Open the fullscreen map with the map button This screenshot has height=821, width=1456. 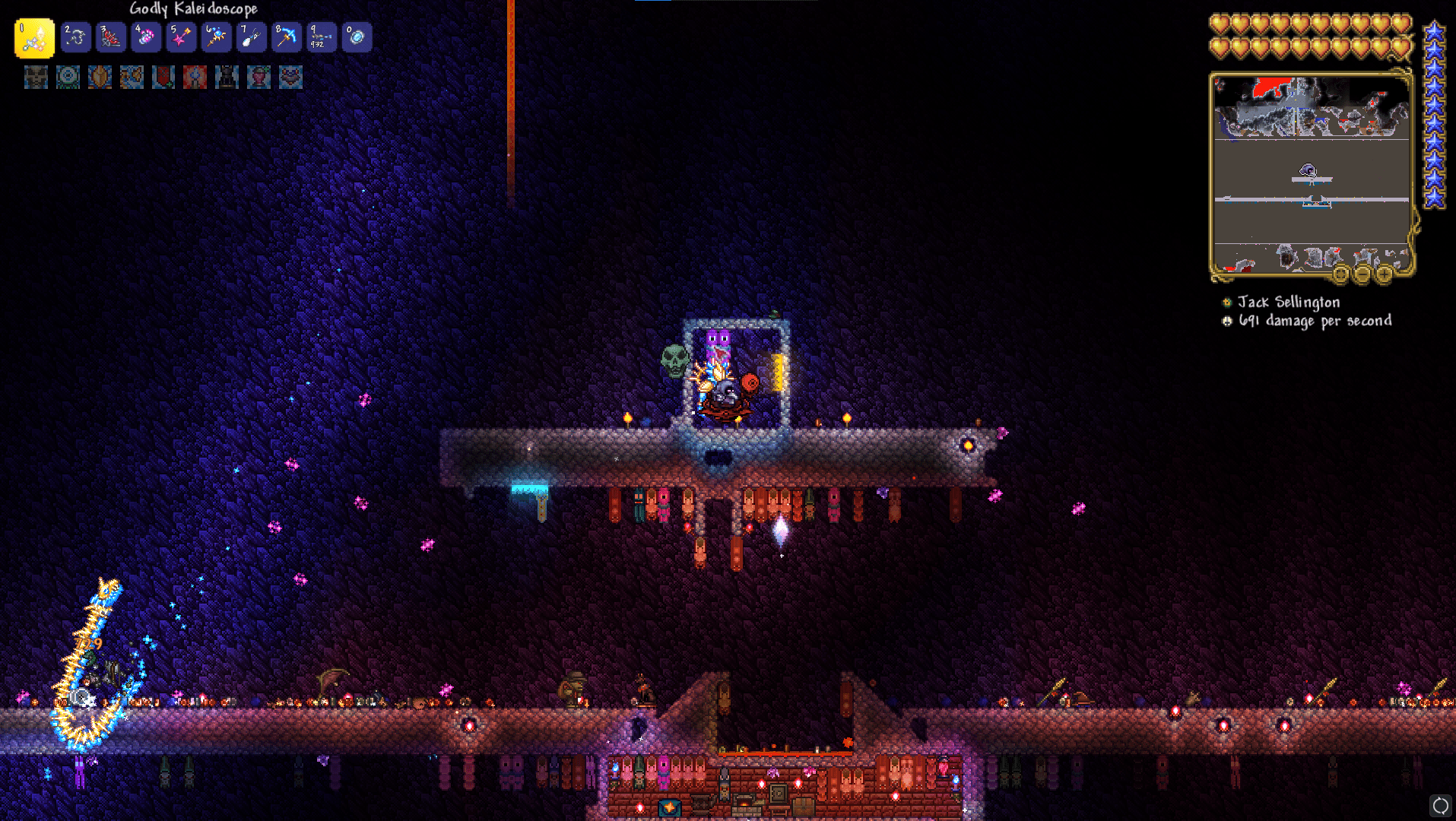(x=1340, y=274)
